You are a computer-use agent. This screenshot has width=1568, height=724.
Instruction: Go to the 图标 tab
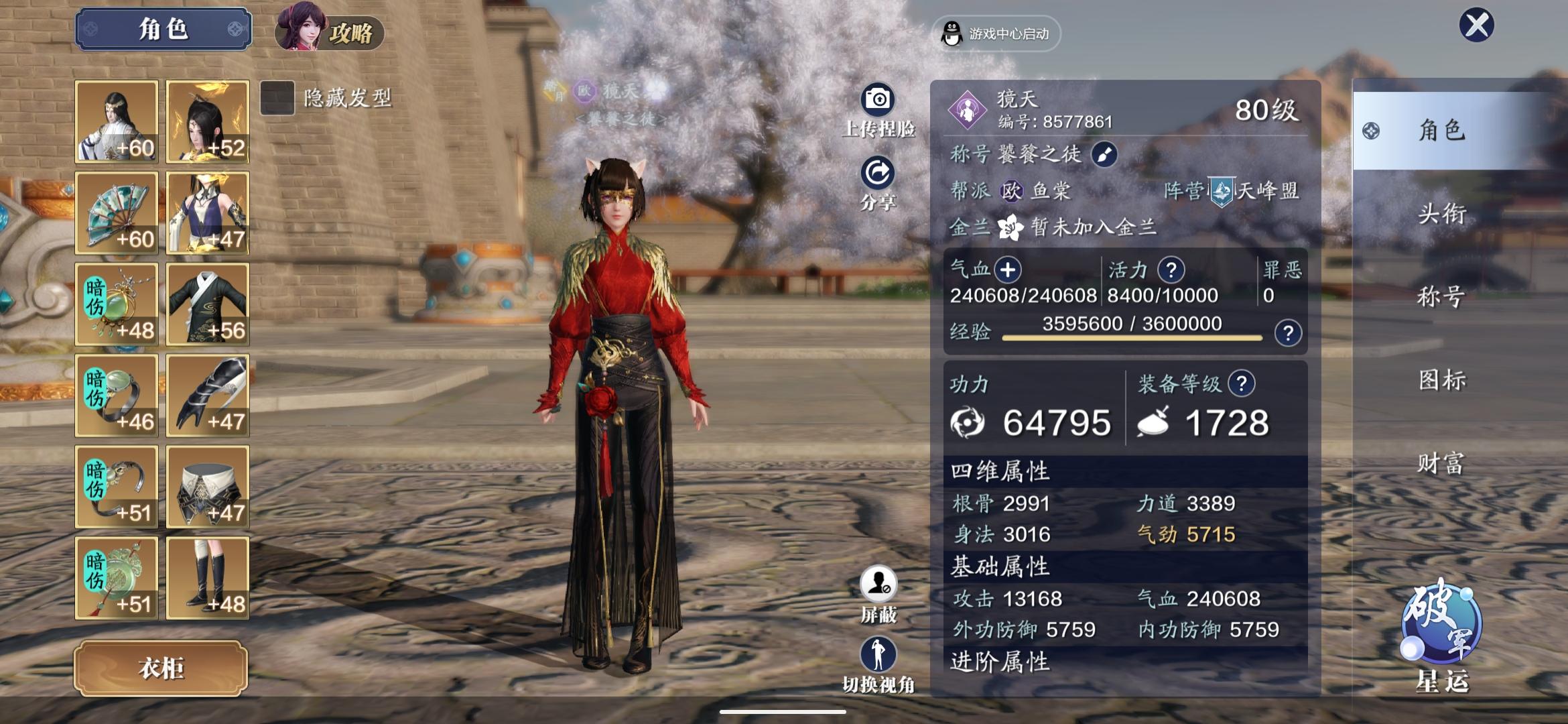(1442, 379)
